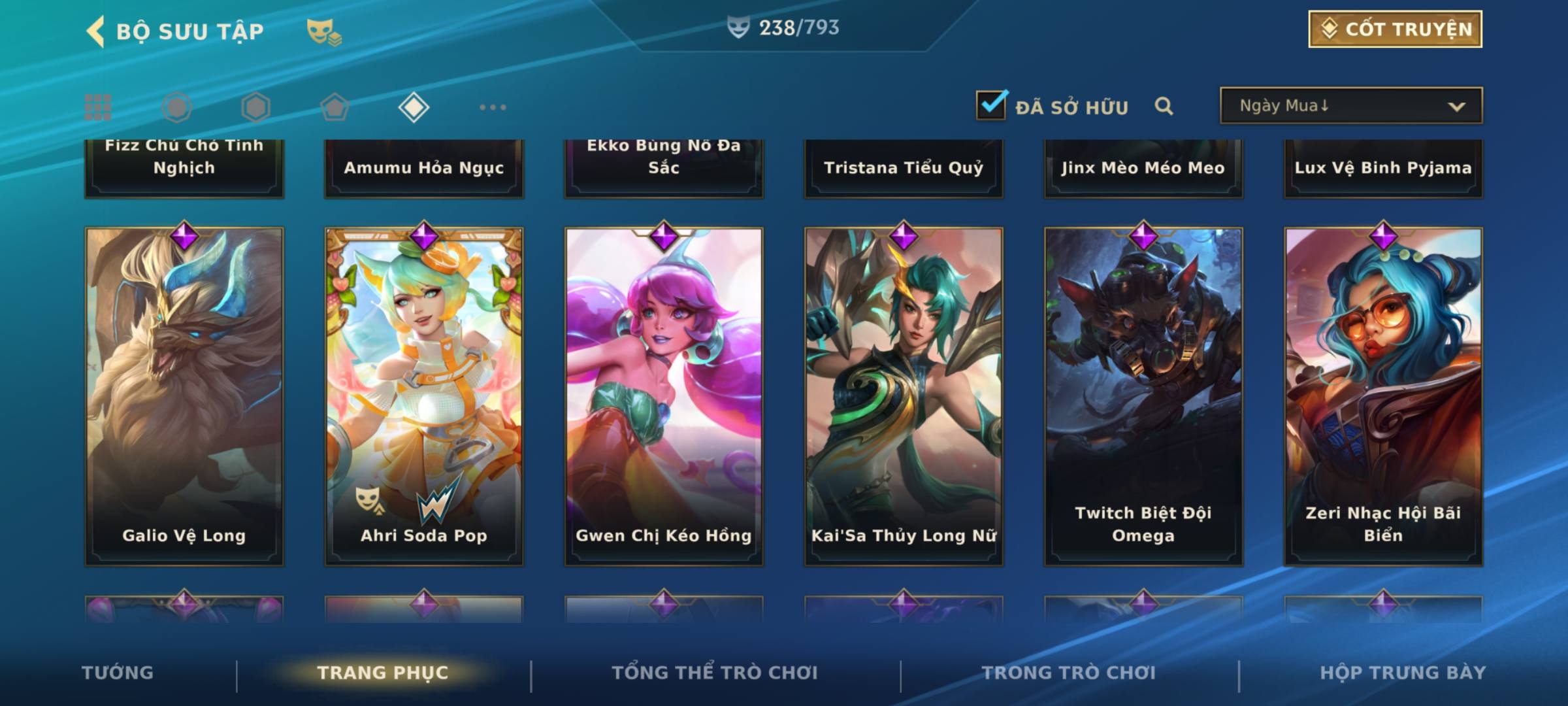Viewport: 1568px width, 706px height.
Task: View Kai'Sa Thủy Long Nữ skin
Action: tap(904, 395)
